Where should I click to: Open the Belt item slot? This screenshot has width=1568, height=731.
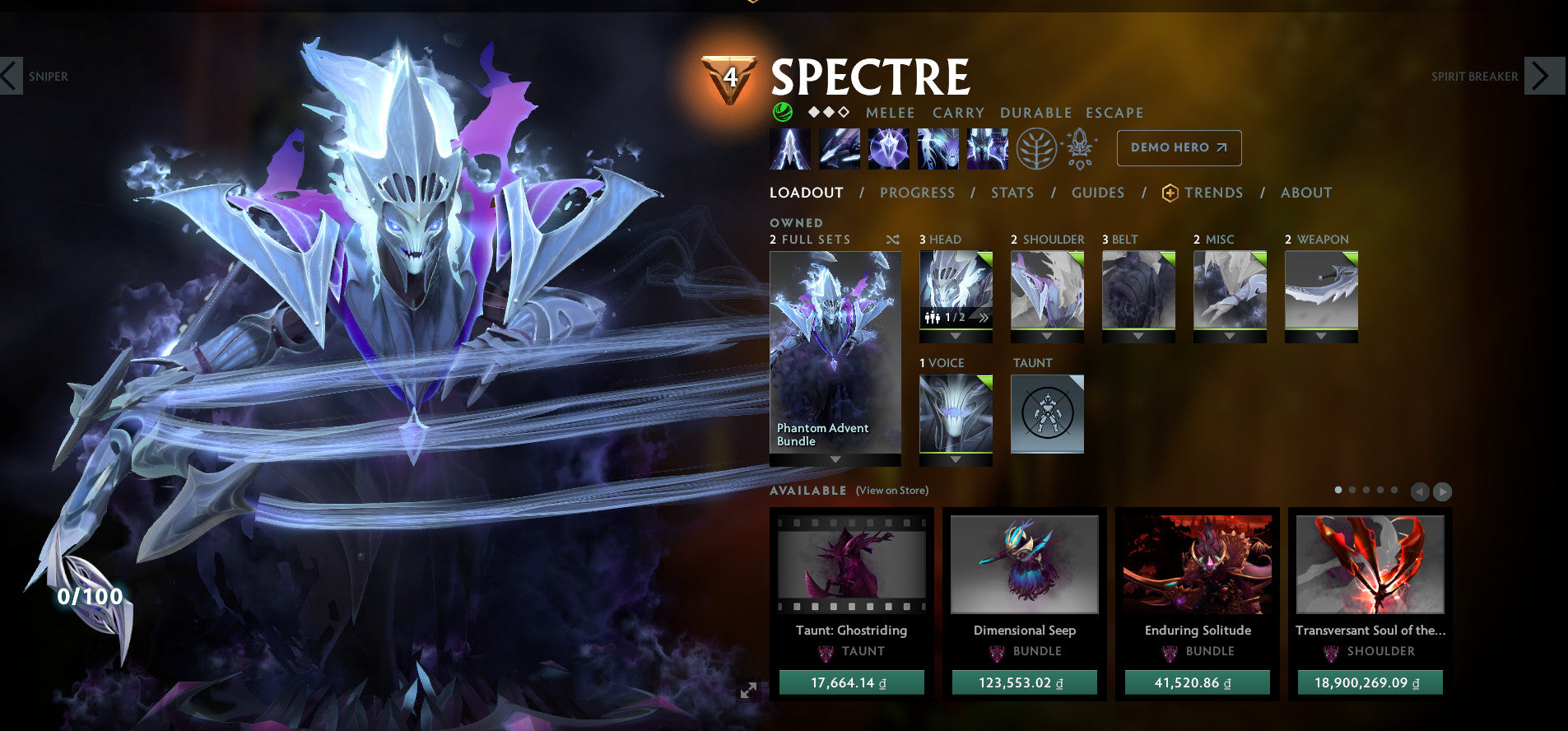[x=1138, y=291]
